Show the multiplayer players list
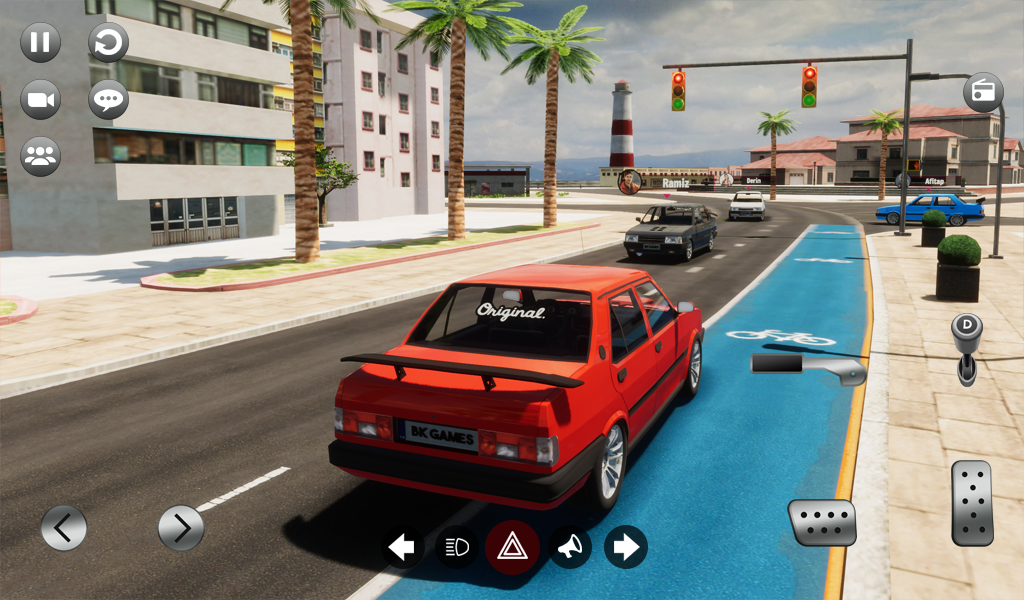The image size is (1024, 600). (x=41, y=156)
